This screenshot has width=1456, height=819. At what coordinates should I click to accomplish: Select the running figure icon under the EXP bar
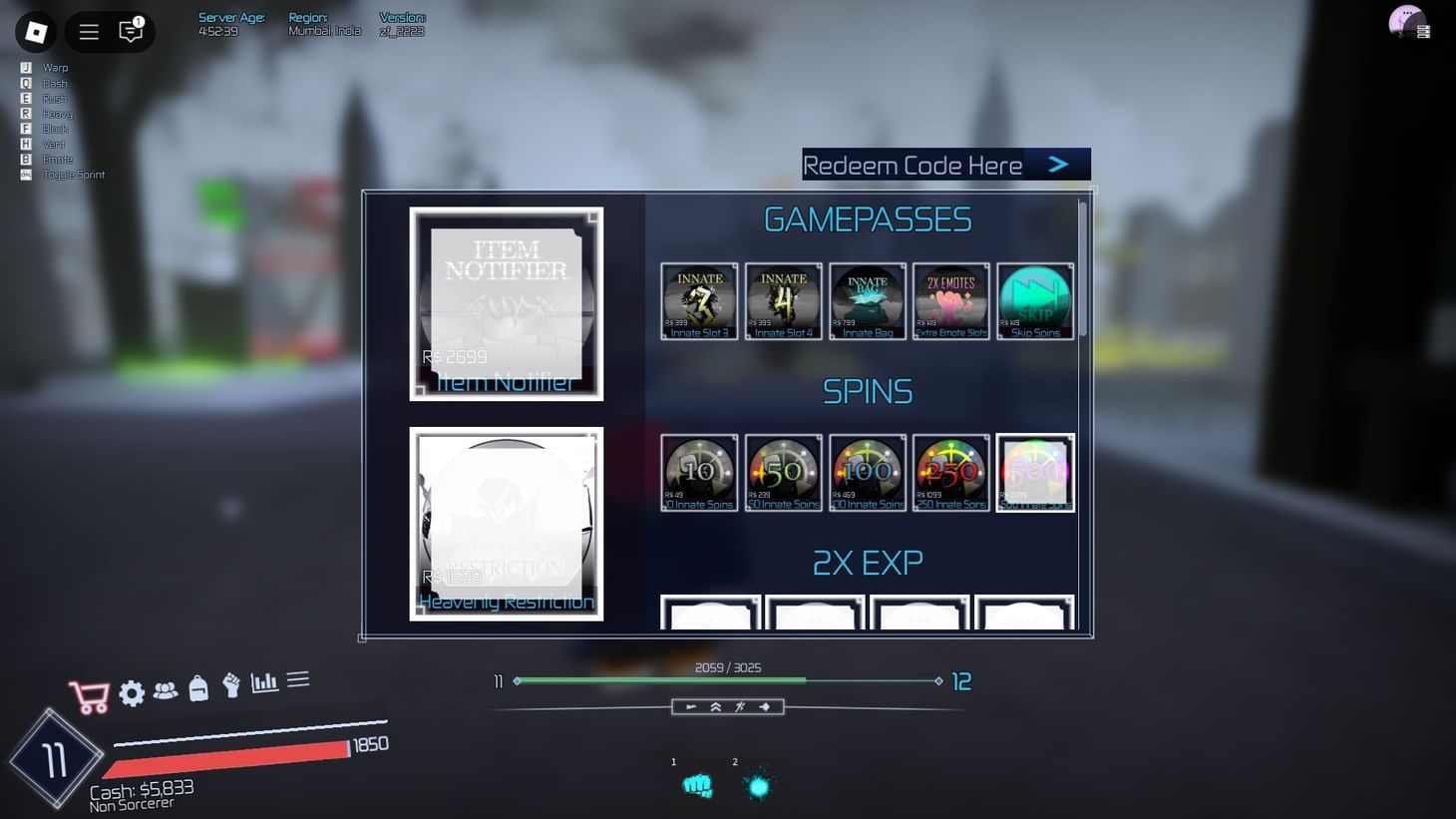click(x=739, y=706)
